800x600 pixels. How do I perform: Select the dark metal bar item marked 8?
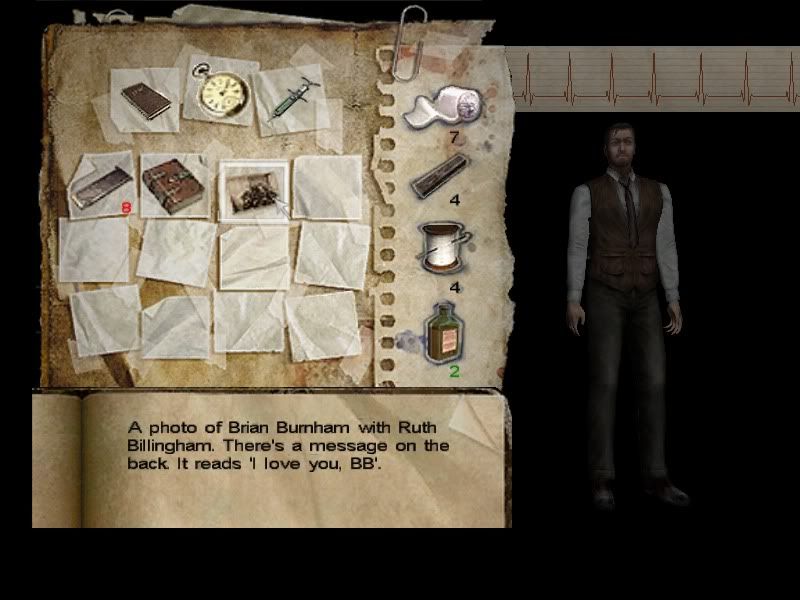tap(101, 187)
